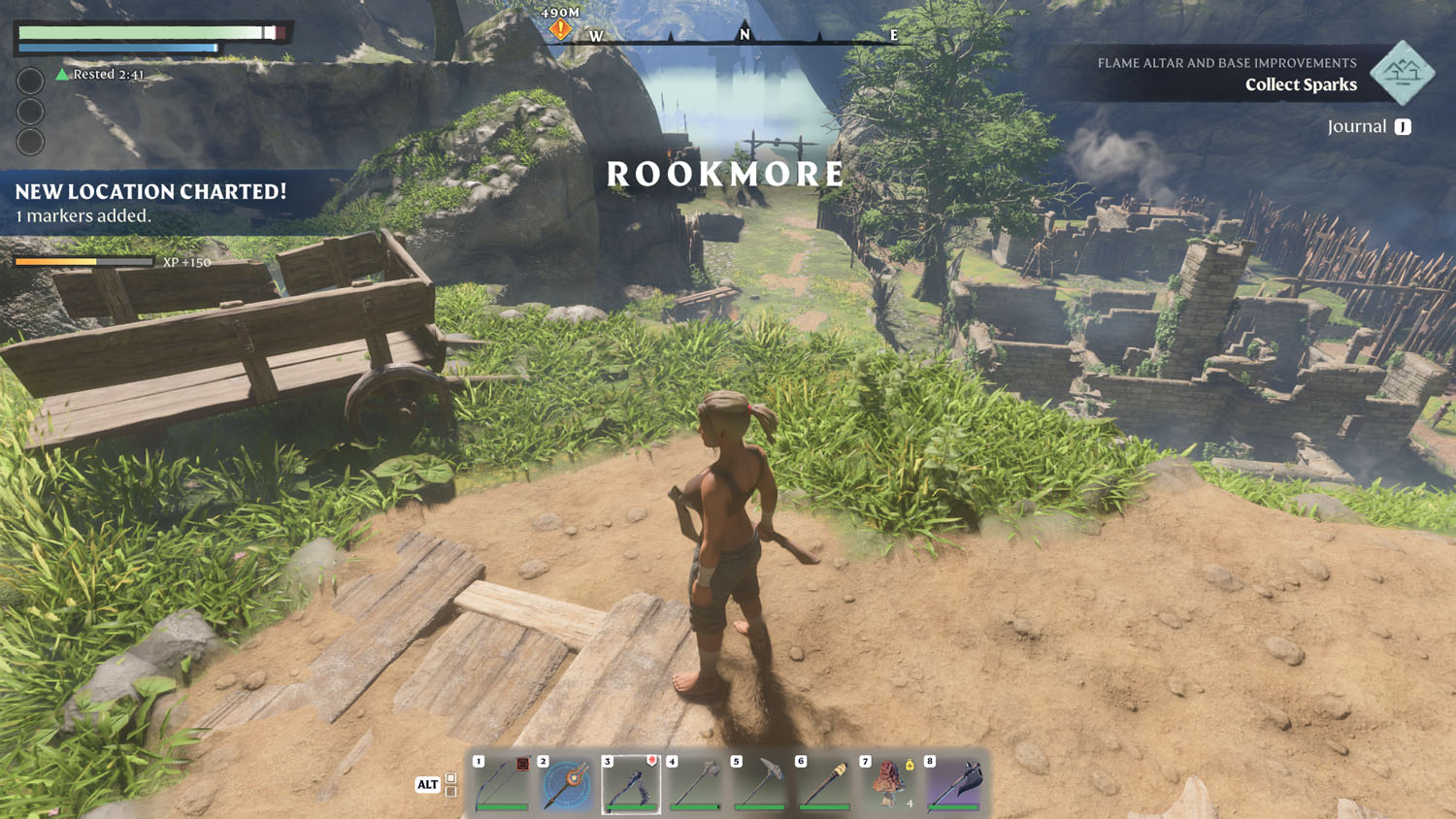
Task: Equip the pickaxe in hotbar slot 5
Action: click(x=760, y=783)
